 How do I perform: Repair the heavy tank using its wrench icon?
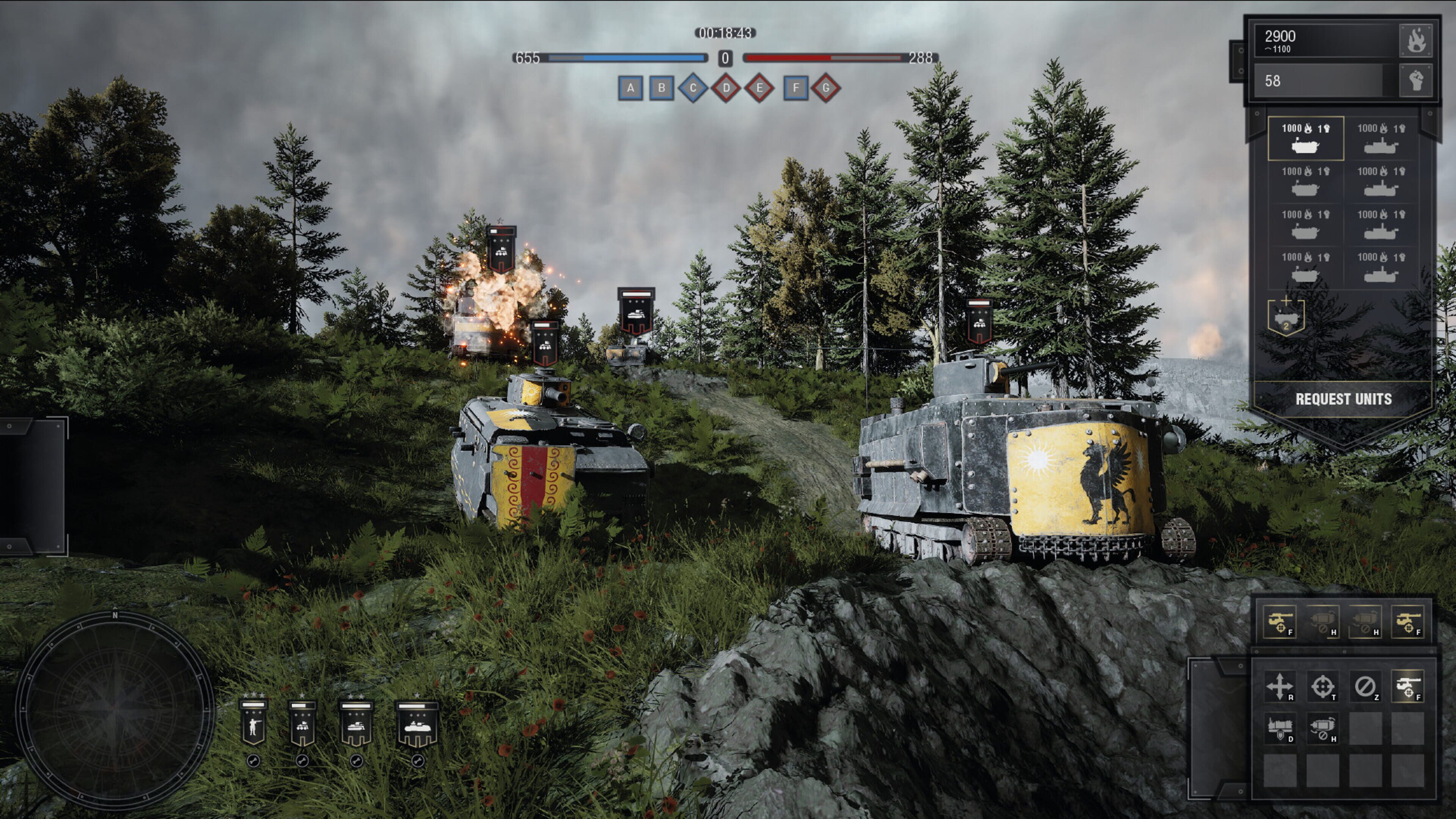pos(418,761)
